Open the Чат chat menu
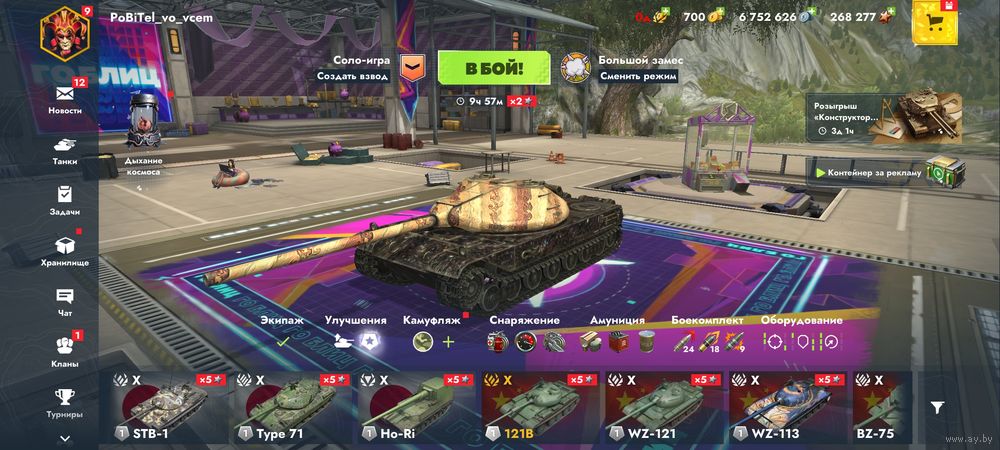The height and width of the screenshot is (450, 1000). pos(65,301)
